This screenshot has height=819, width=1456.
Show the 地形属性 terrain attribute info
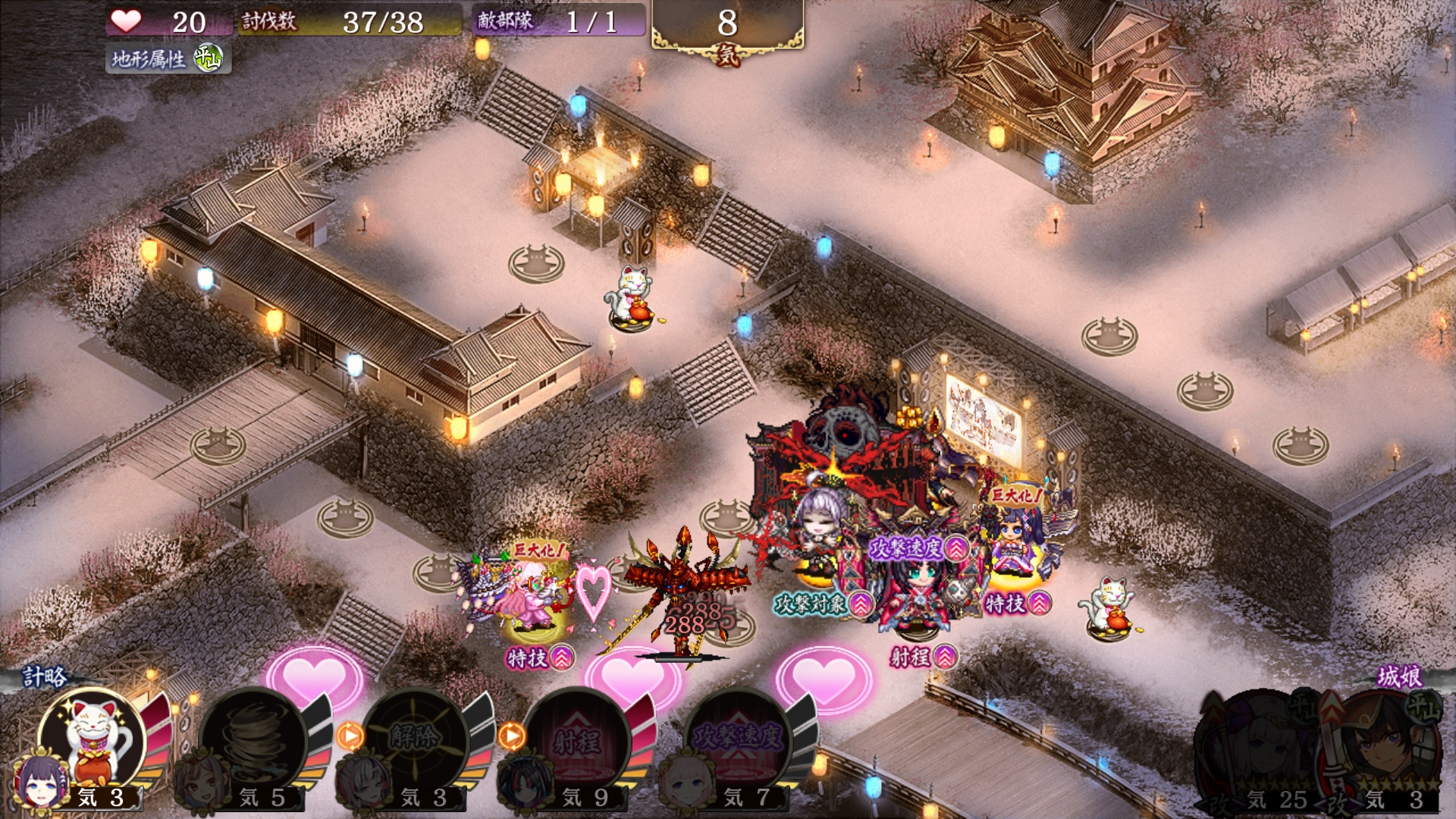(168, 58)
